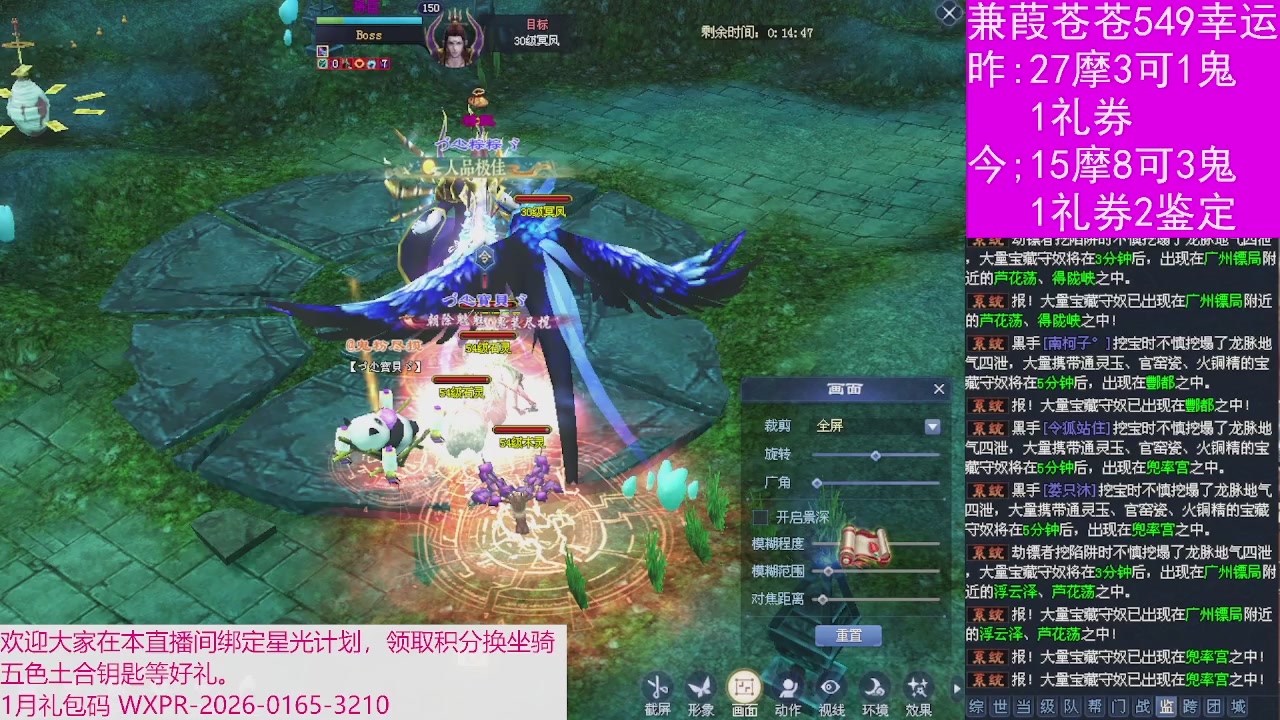Select the 截屏 screenshot tool icon

(657, 685)
